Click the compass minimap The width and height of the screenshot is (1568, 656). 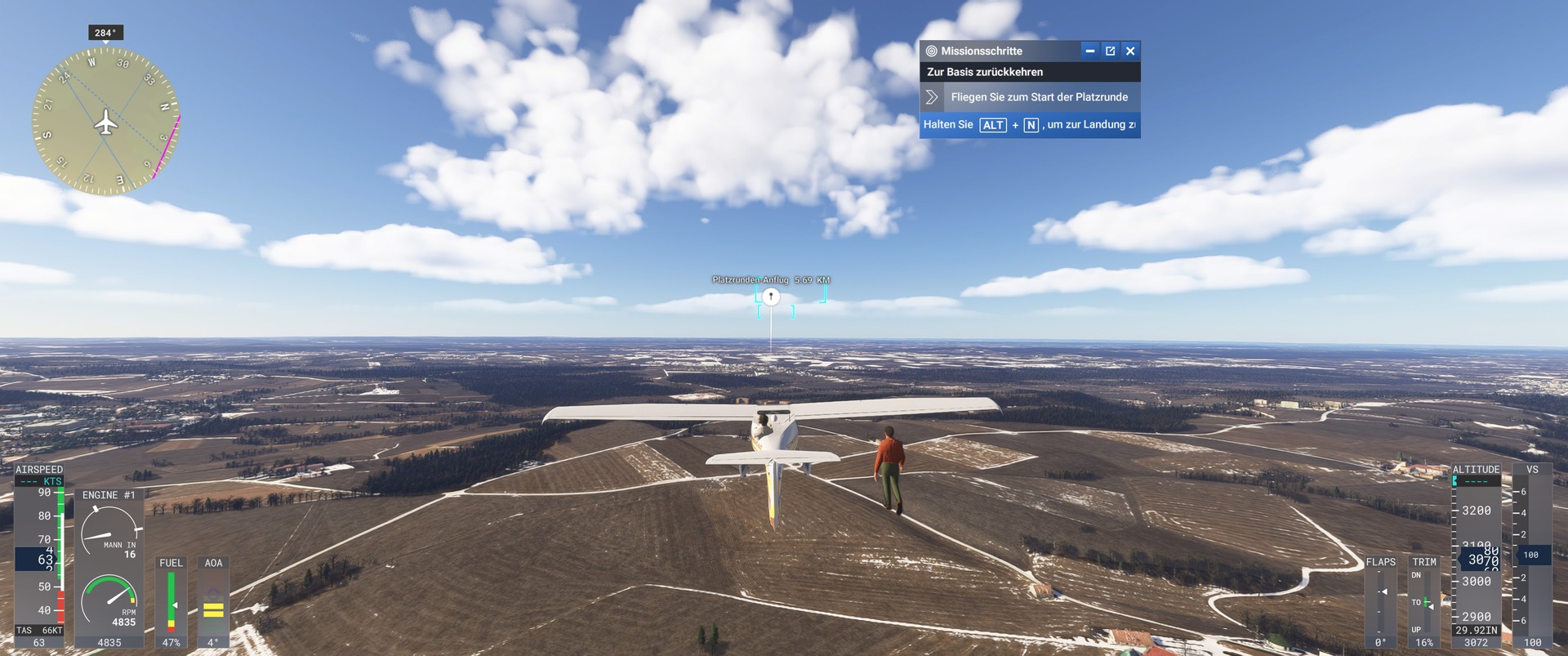105,122
